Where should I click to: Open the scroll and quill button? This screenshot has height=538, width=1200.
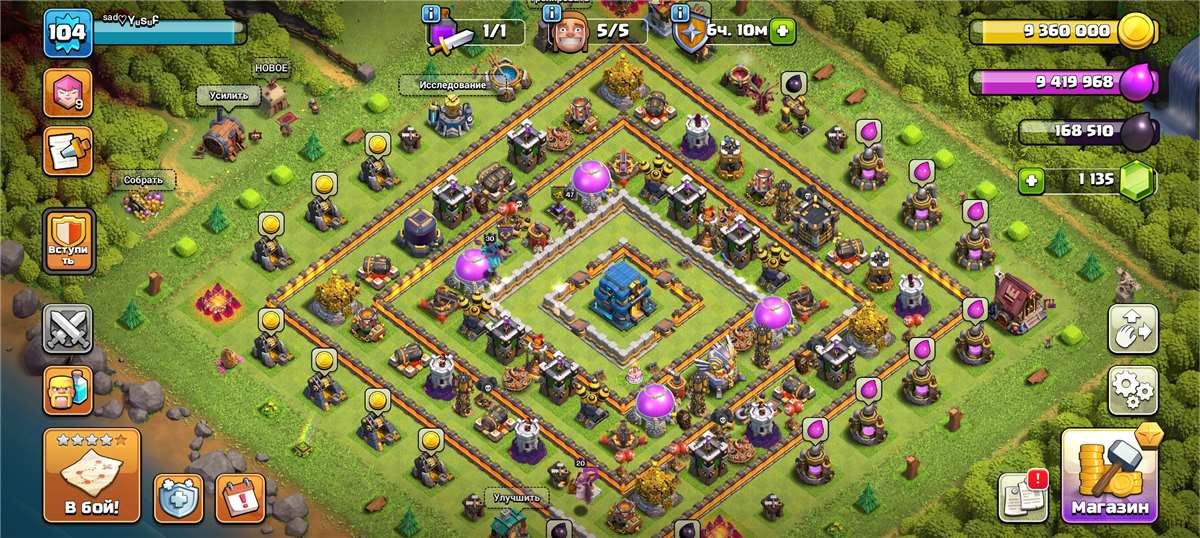pyautogui.click(x=68, y=151)
